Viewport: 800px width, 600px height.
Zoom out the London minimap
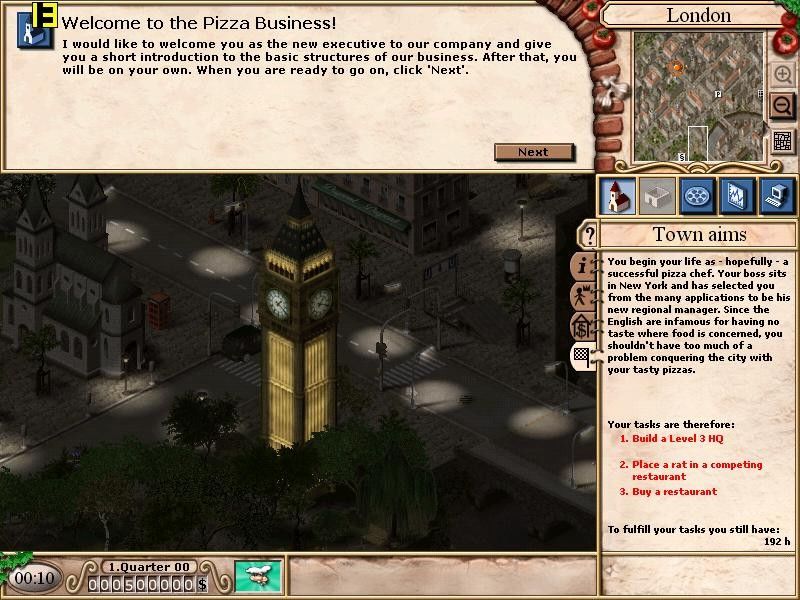pyautogui.click(x=782, y=105)
